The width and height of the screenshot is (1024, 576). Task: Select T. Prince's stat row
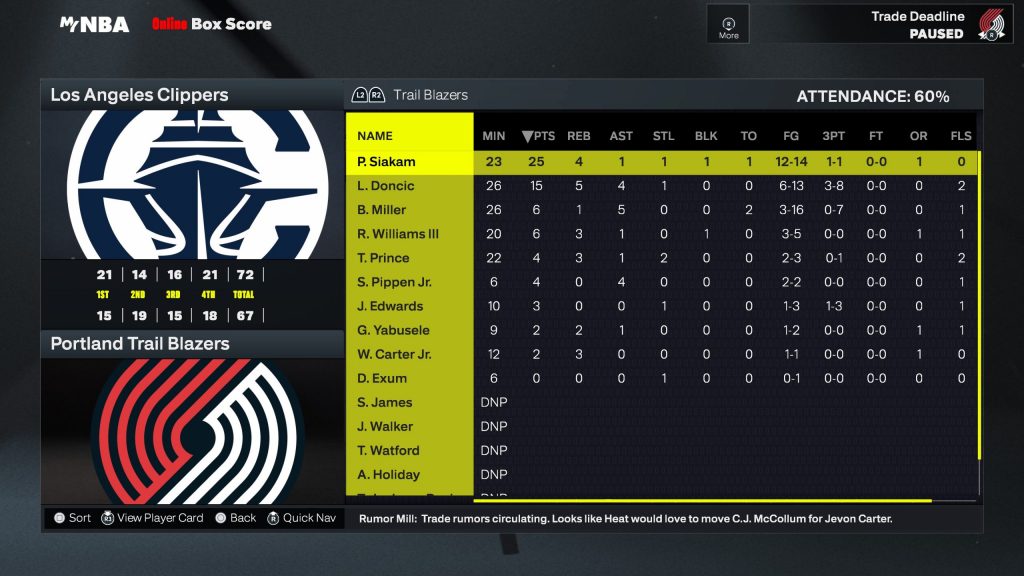[x=383, y=258]
